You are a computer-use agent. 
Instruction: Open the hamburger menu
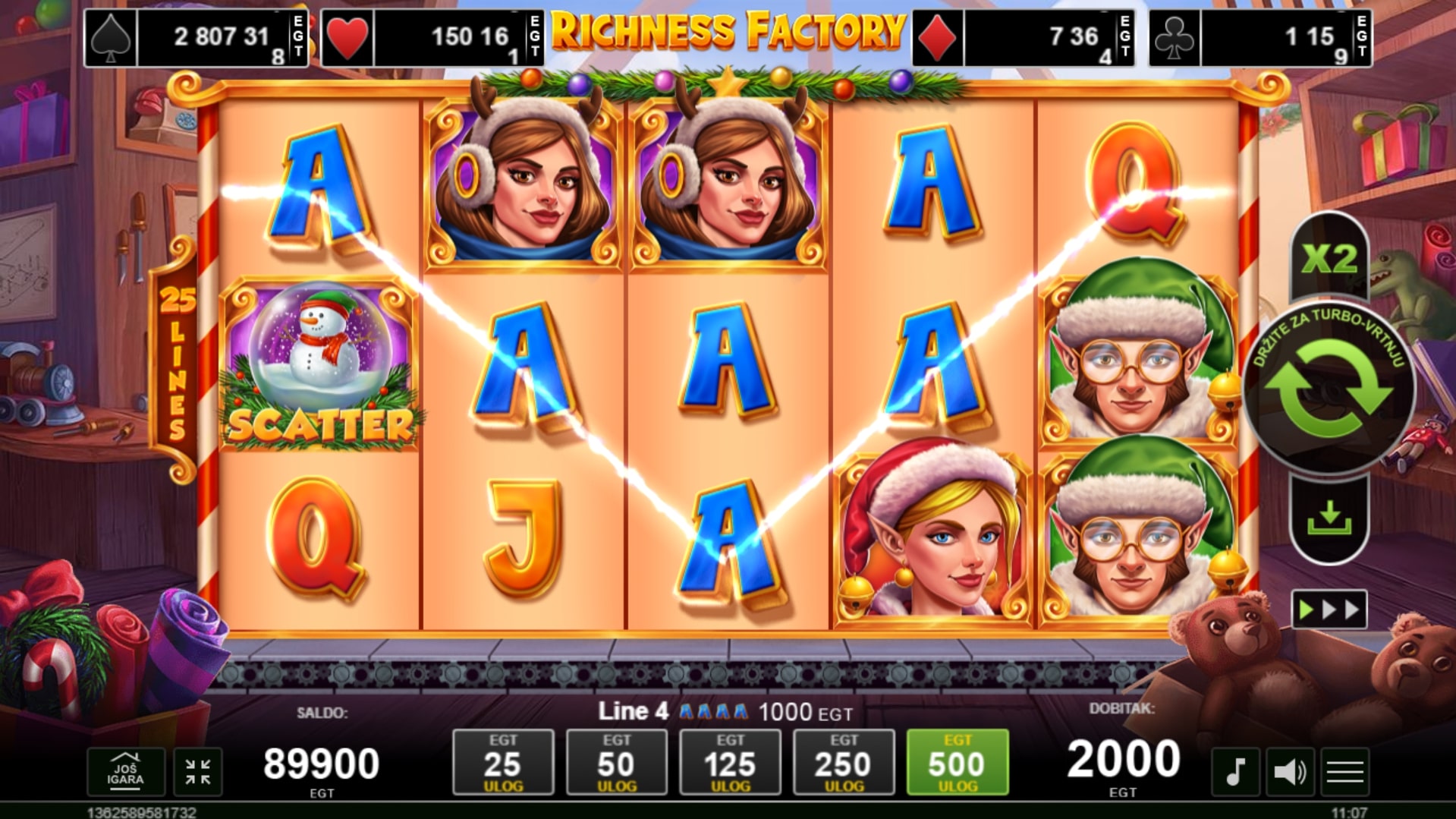pos(1345,772)
